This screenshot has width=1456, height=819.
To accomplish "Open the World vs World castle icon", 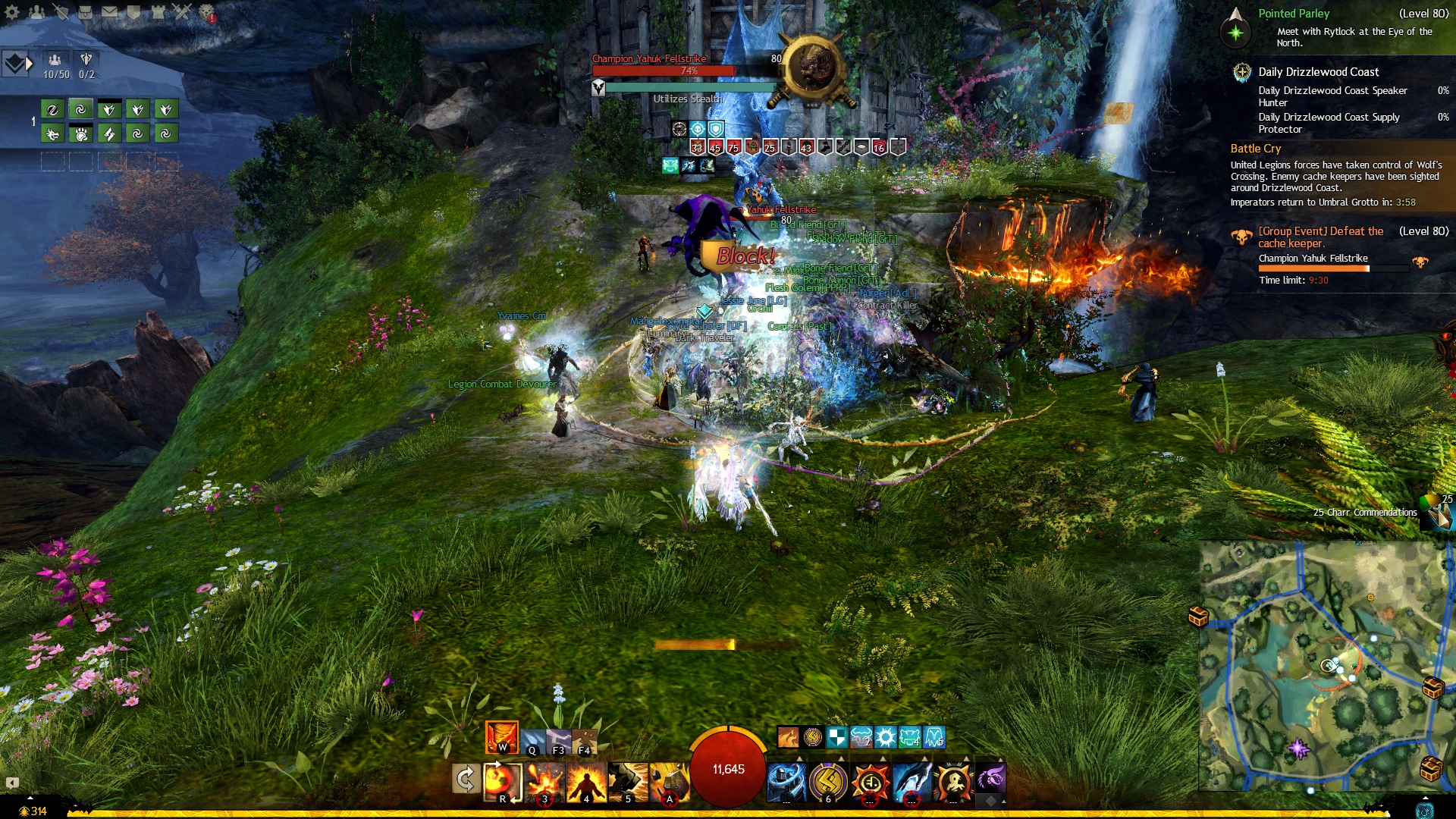I will 158,11.
